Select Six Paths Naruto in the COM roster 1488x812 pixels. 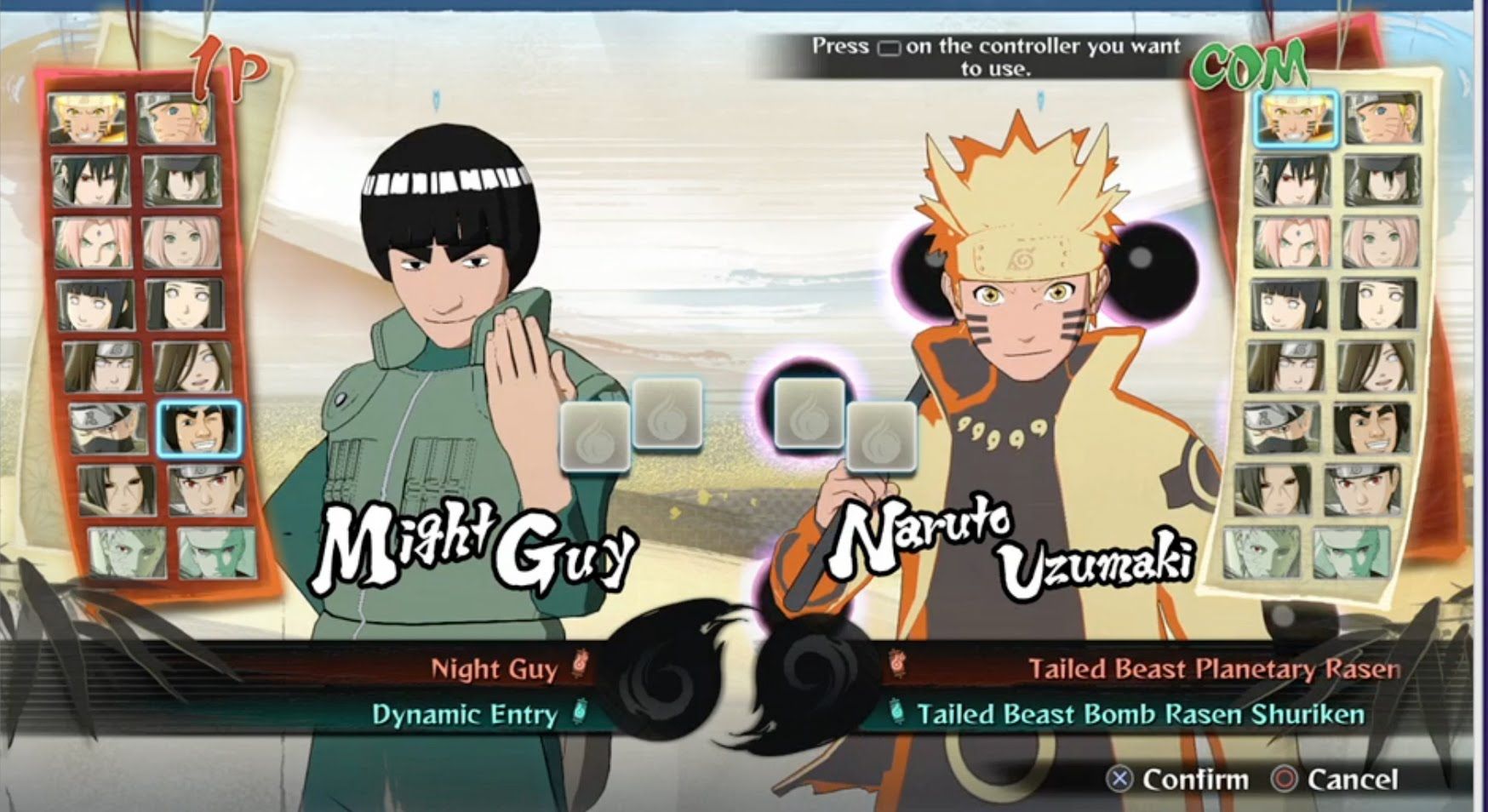1296,118
